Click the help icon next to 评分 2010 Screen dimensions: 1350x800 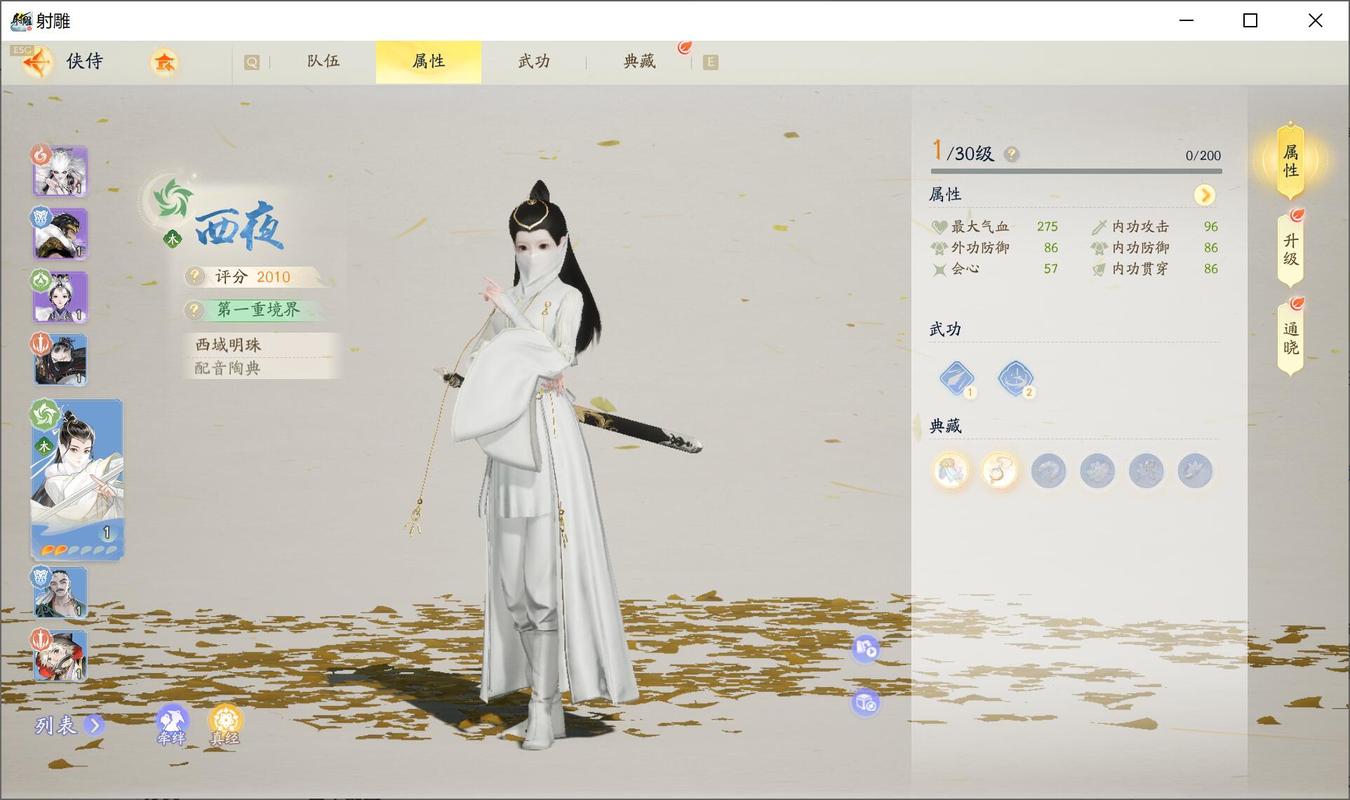pos(194,276)
